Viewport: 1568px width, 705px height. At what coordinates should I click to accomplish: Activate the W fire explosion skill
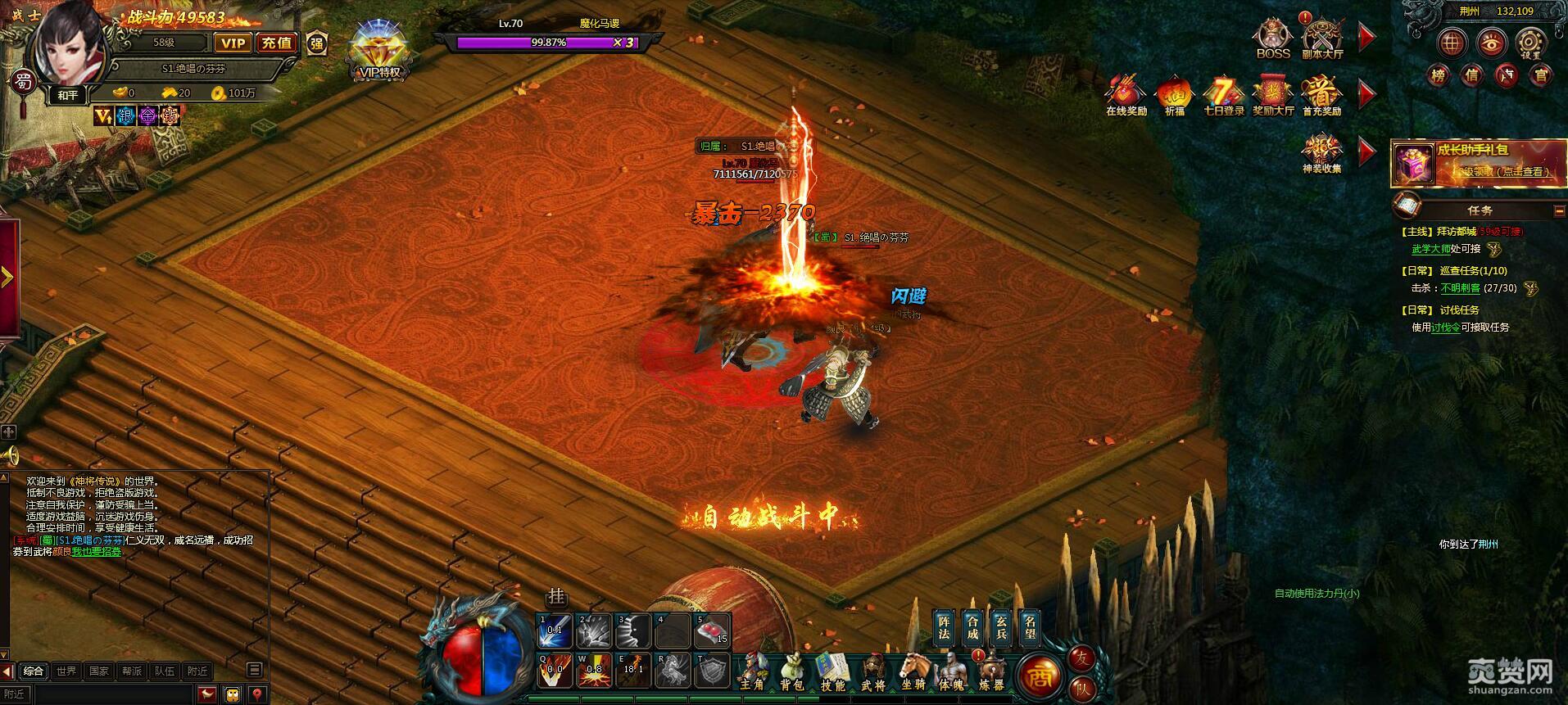click(593, 670)
